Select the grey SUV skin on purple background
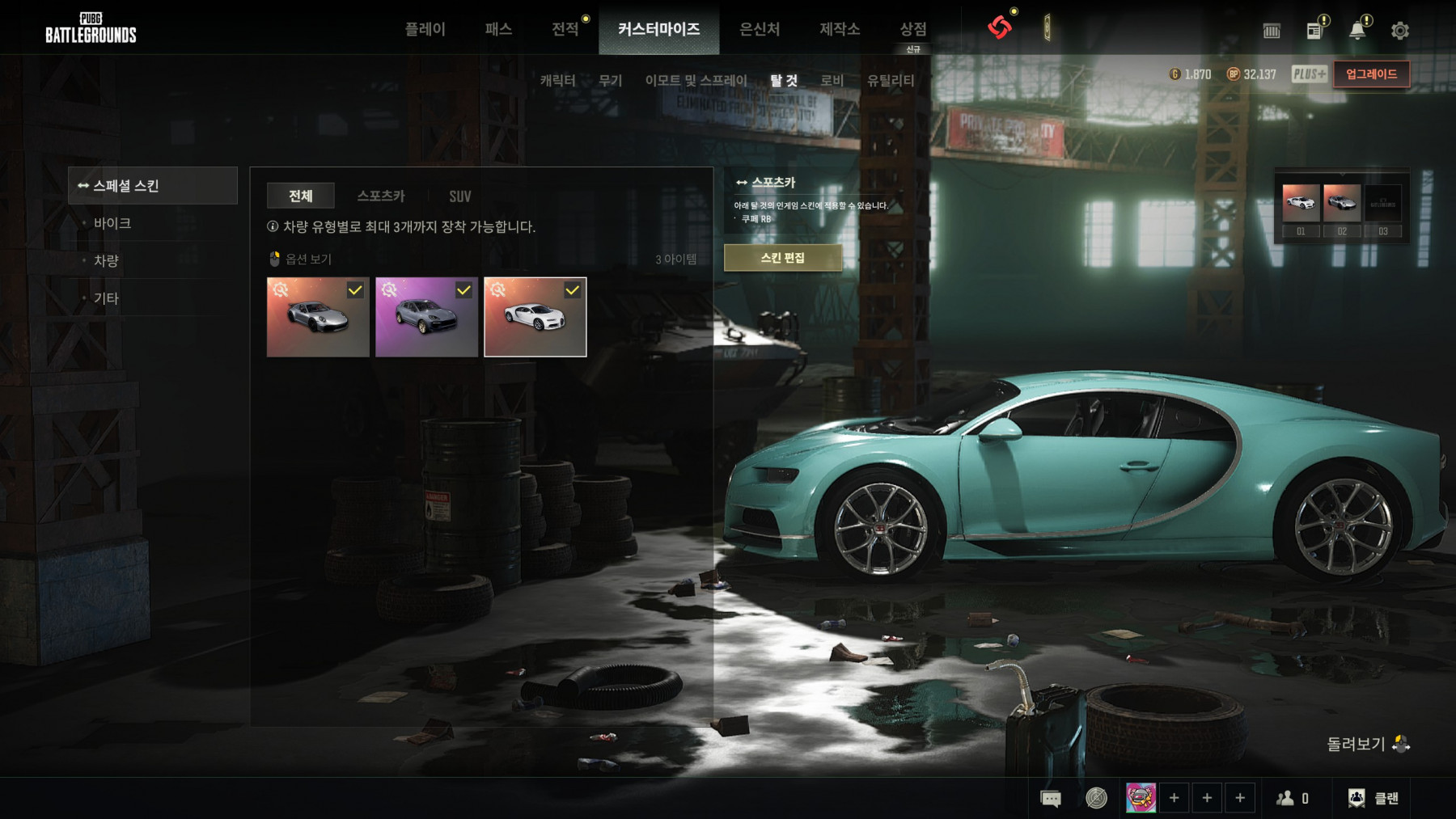This screenshot has height=819, width=1456. [426, 317]
